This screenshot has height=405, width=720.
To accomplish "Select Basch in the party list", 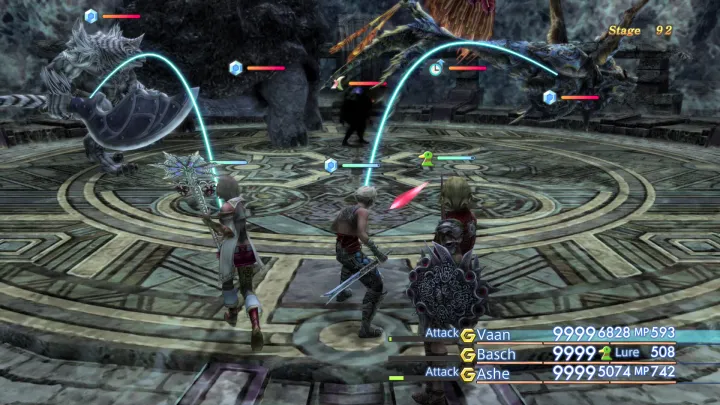I will pyautogui.click(x=498, y=354).
